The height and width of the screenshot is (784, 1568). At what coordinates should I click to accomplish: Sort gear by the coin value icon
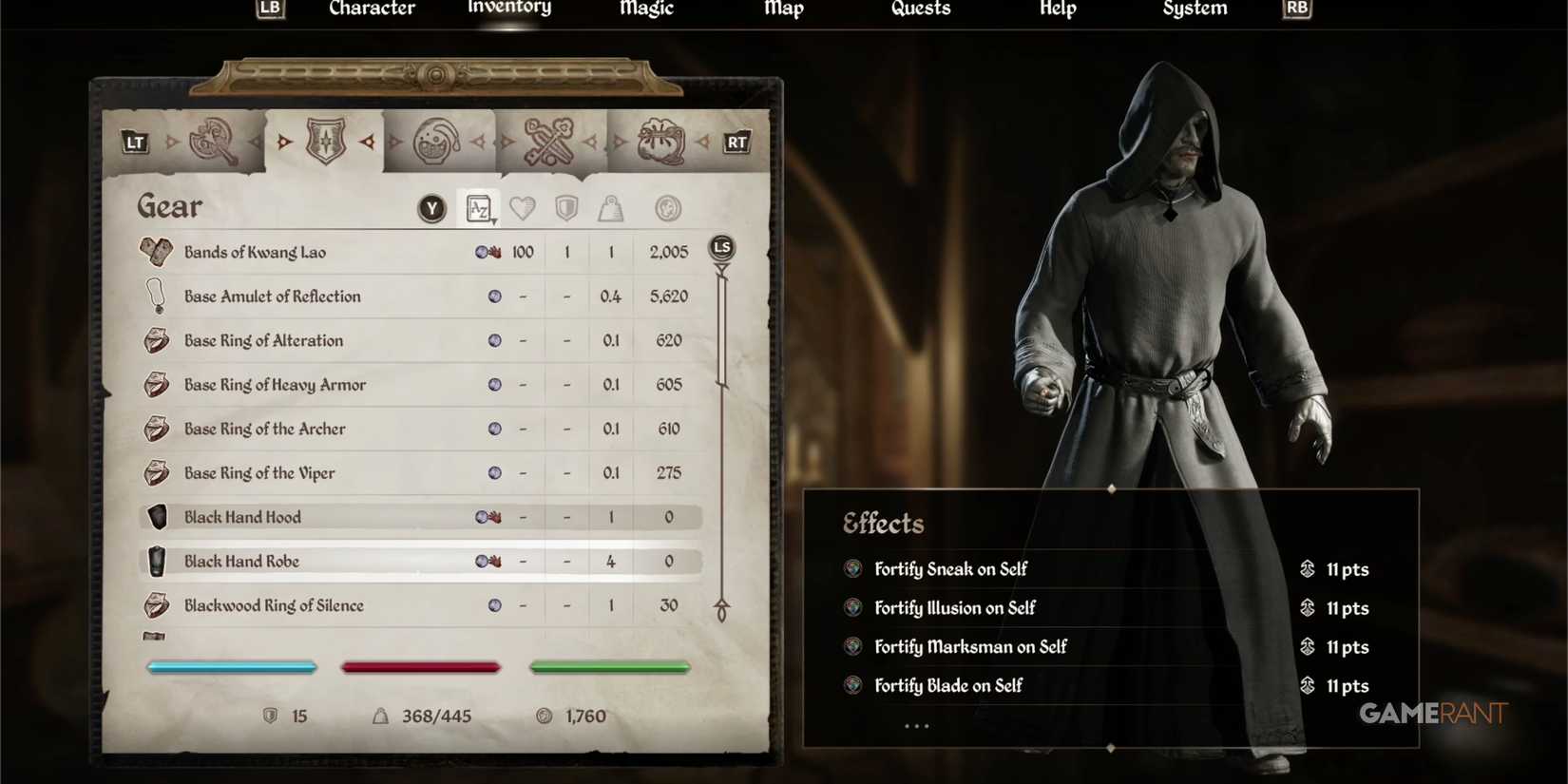669,208
